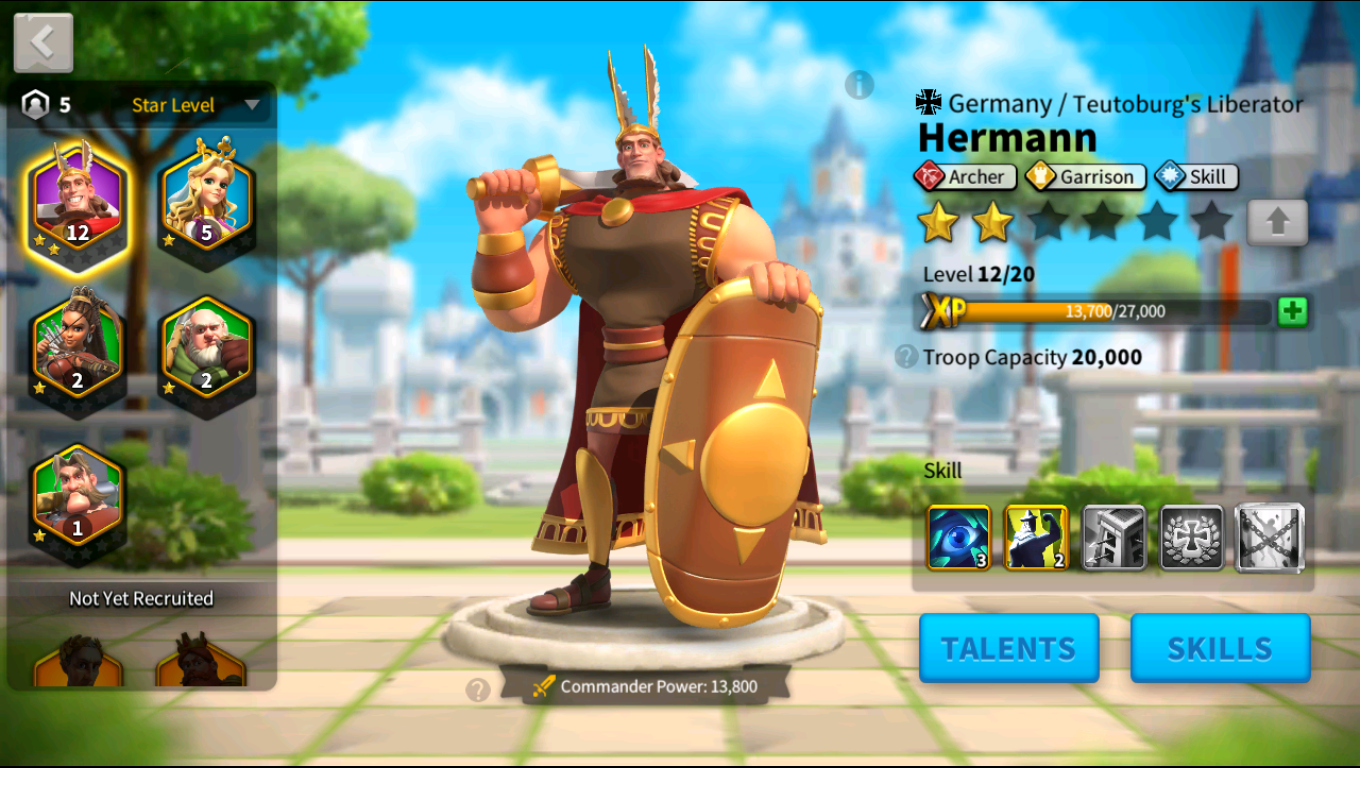The image size is (1364, 807).
Task: Click the Archer specialty badge
Action: coord(964,176)
